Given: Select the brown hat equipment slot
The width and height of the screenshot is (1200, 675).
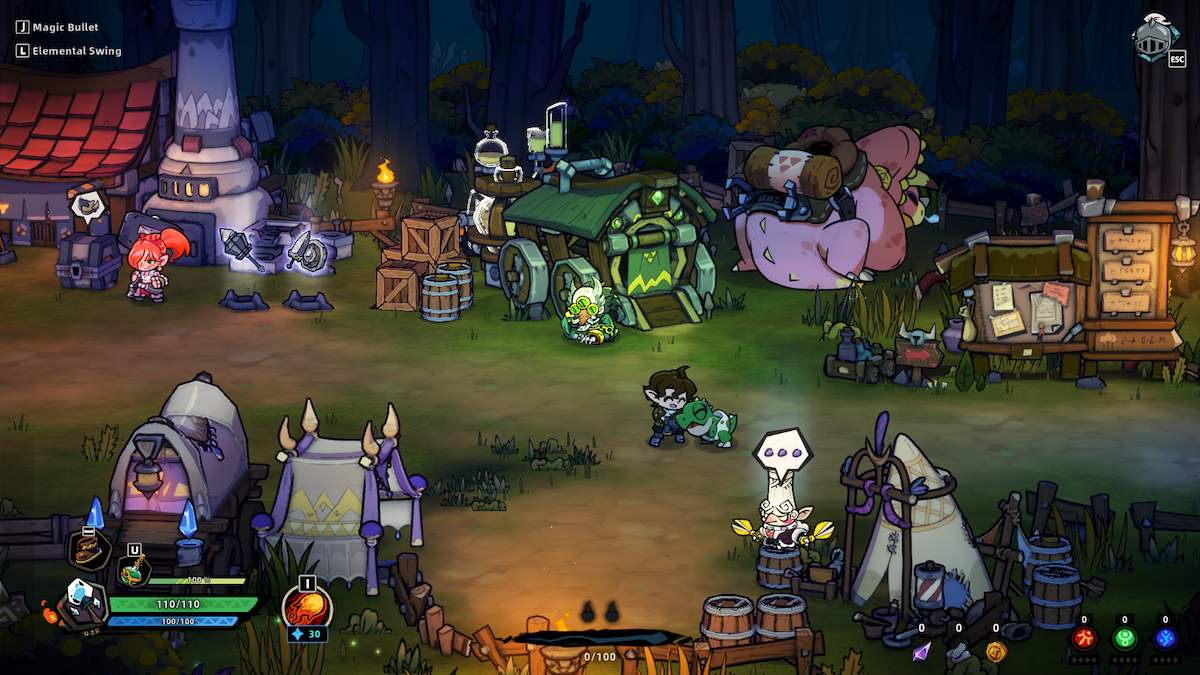Looking at the screenshot, I should tap(89, 550).
